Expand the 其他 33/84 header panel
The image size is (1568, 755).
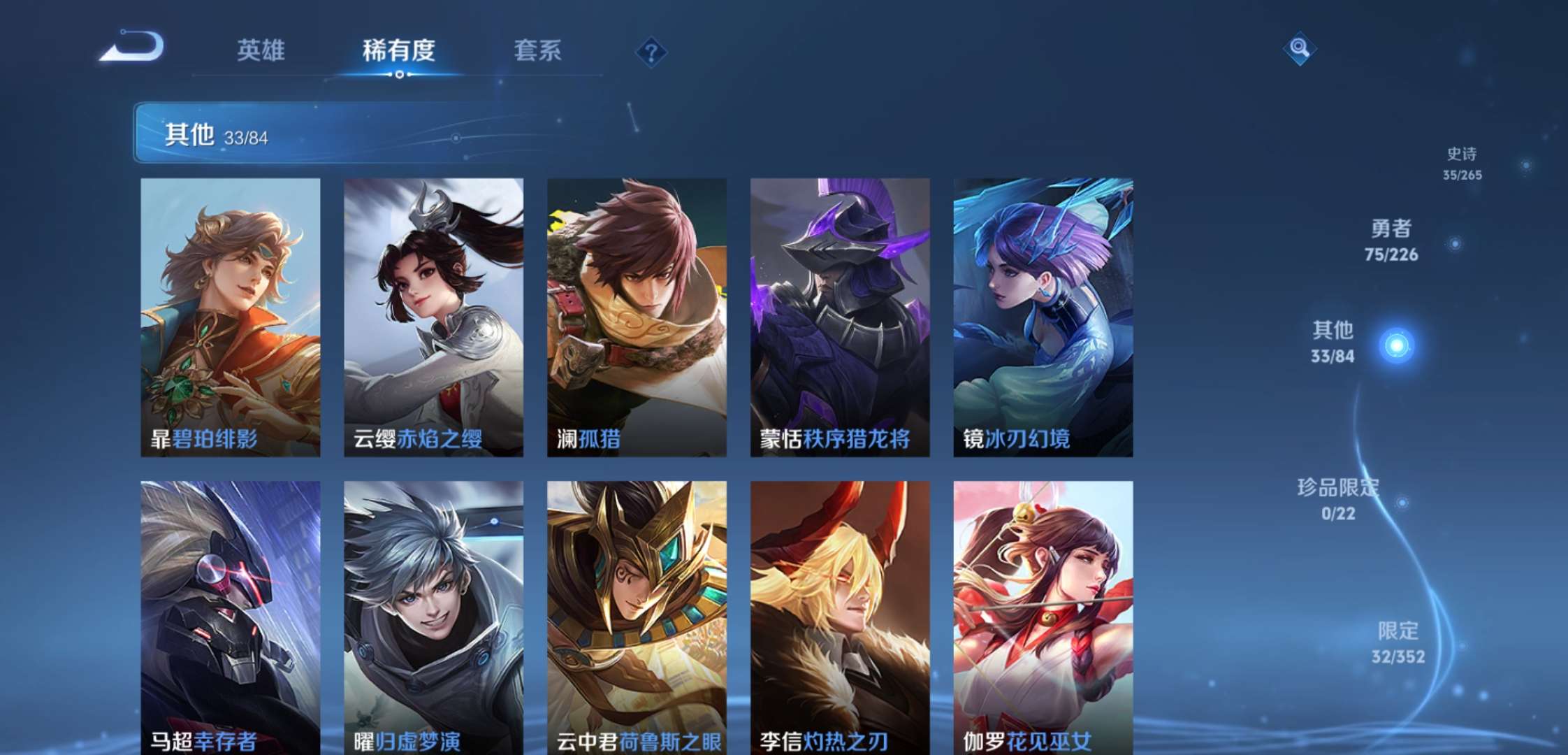click(210, 133)
